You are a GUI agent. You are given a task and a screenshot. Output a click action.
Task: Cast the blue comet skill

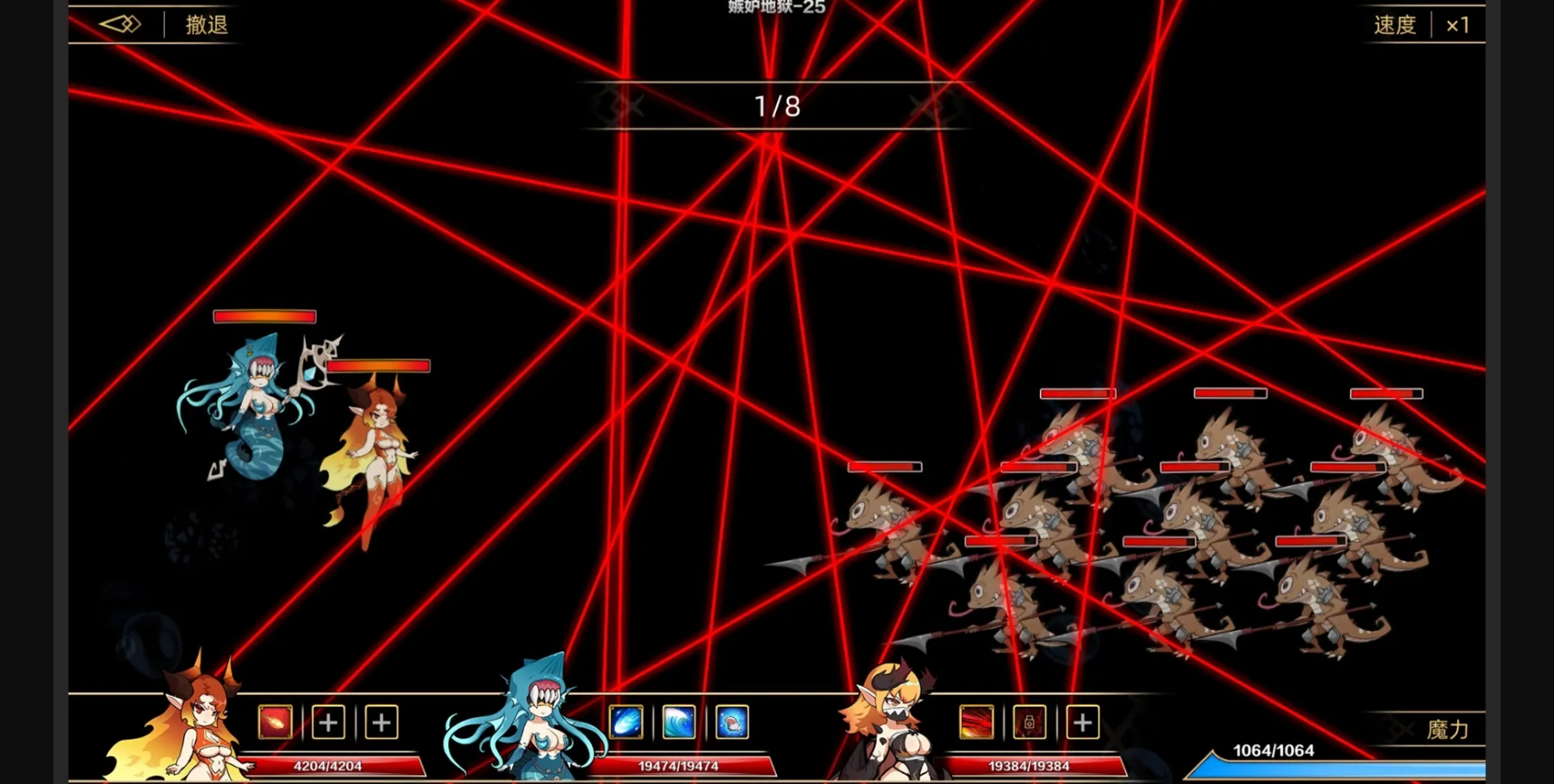coord(626,723)
